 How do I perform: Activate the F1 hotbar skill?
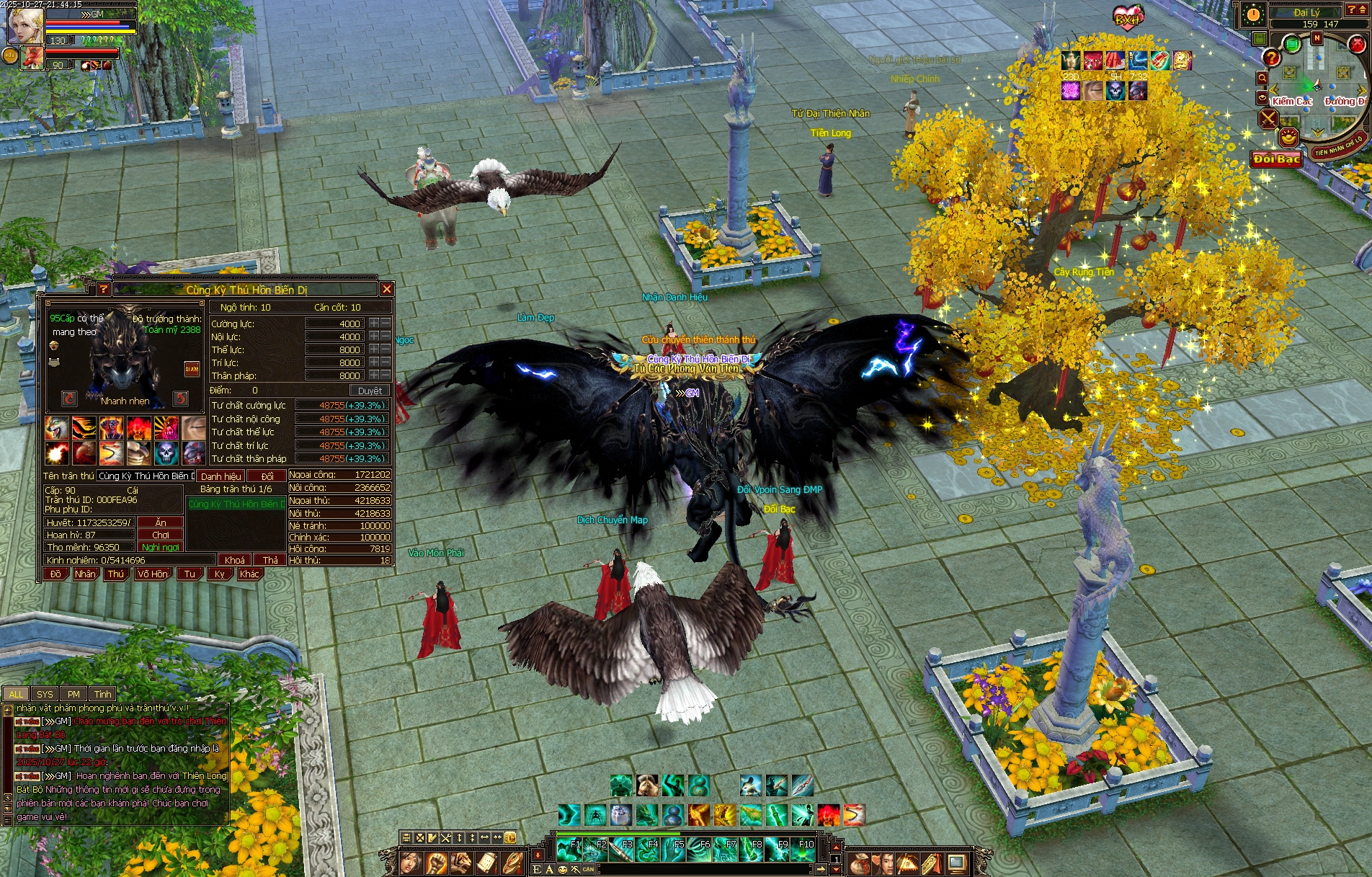coord(569,850)
